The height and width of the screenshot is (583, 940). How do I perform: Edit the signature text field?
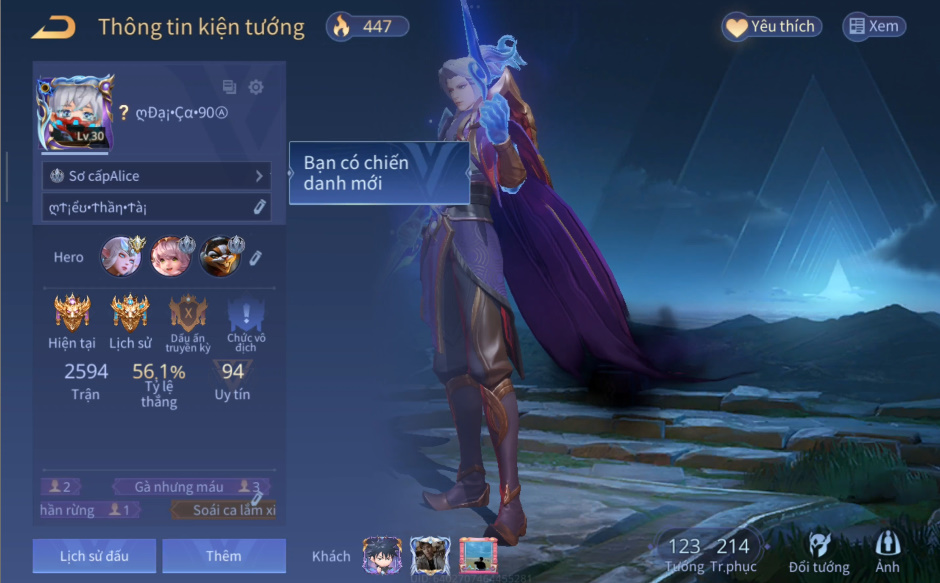(x=156, y=207)
